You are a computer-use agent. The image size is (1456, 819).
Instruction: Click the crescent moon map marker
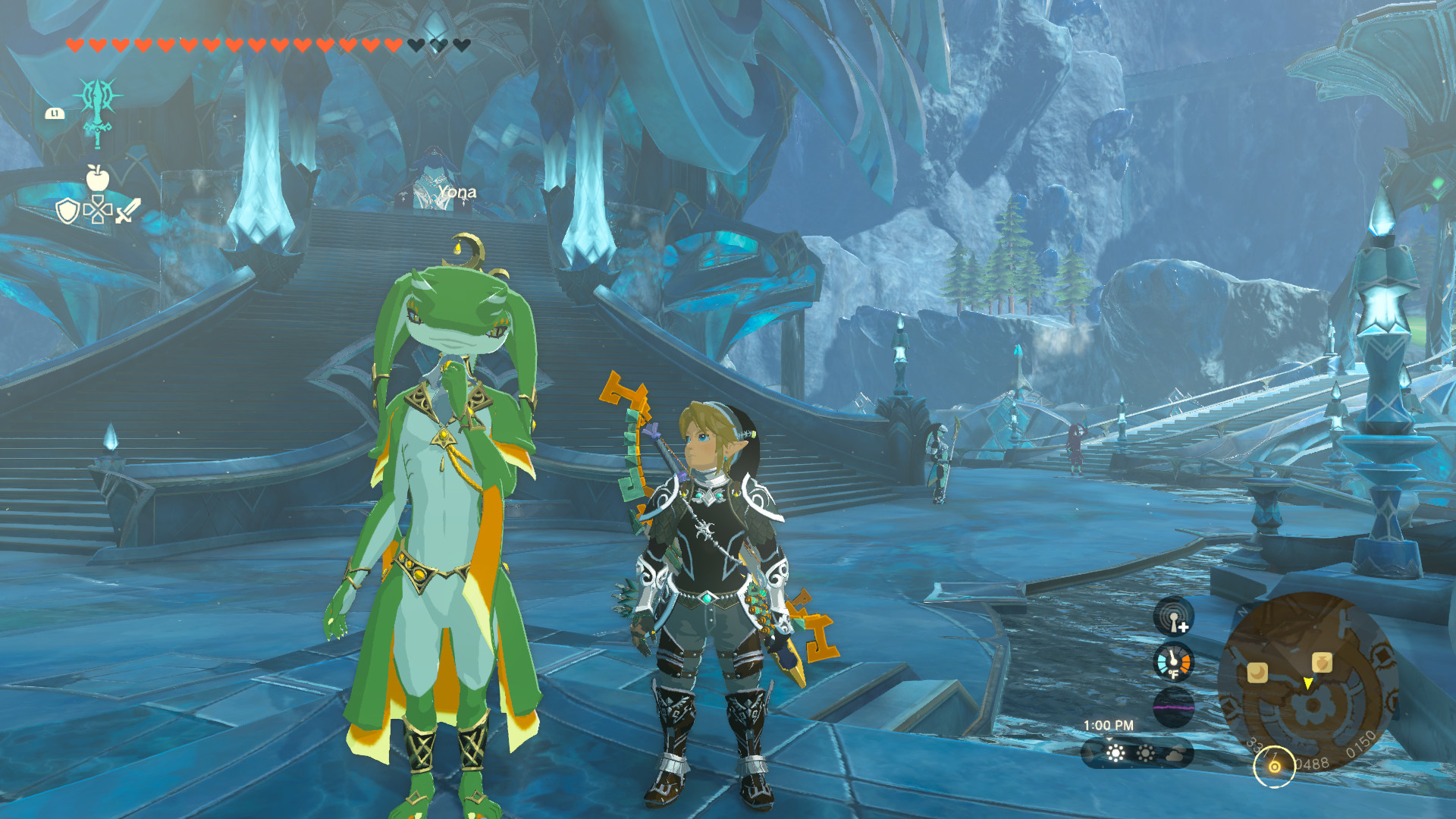click(x=1258, y=673)
